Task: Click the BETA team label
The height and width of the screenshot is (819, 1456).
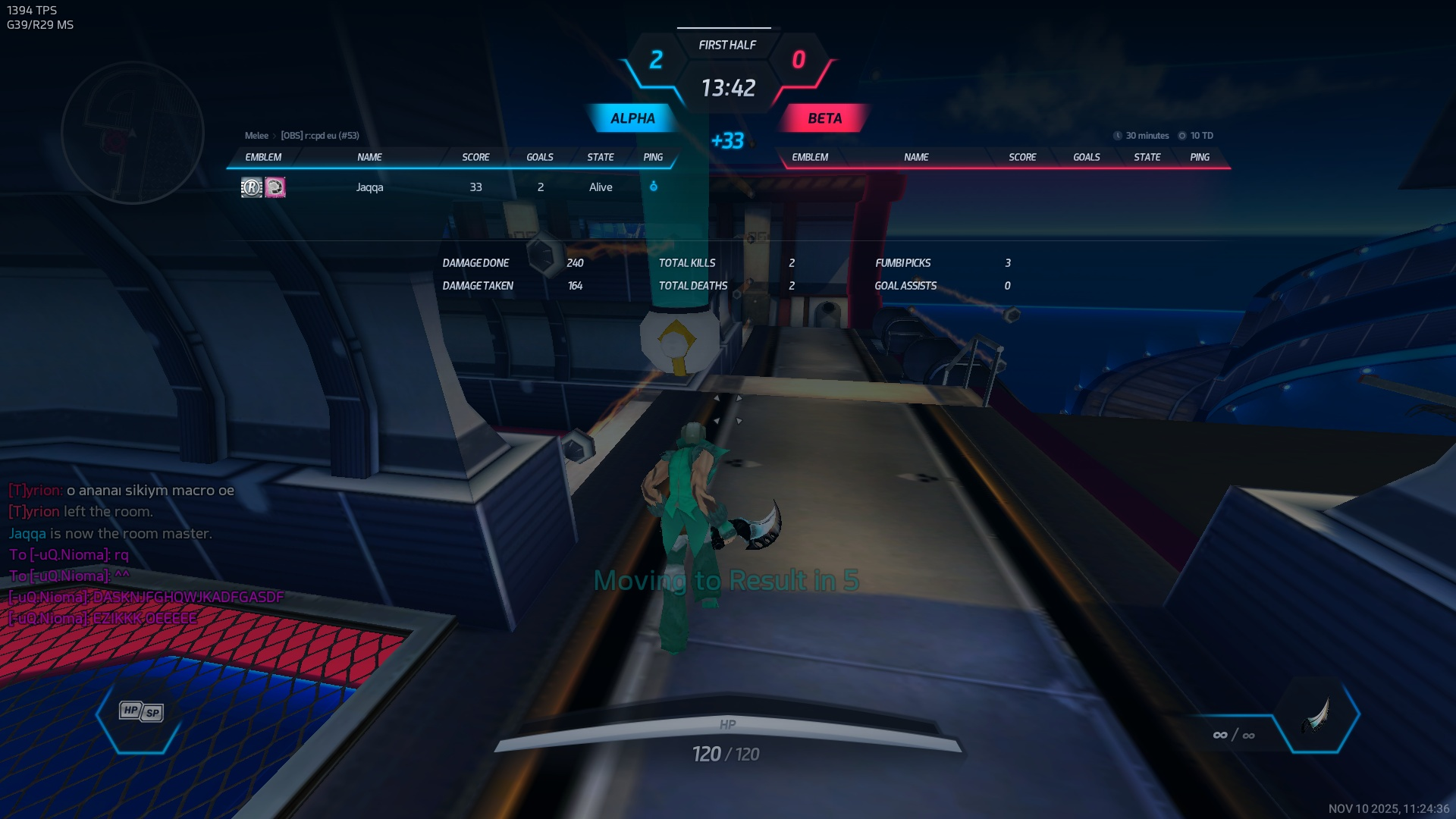Action: click(x=824, y=118)
